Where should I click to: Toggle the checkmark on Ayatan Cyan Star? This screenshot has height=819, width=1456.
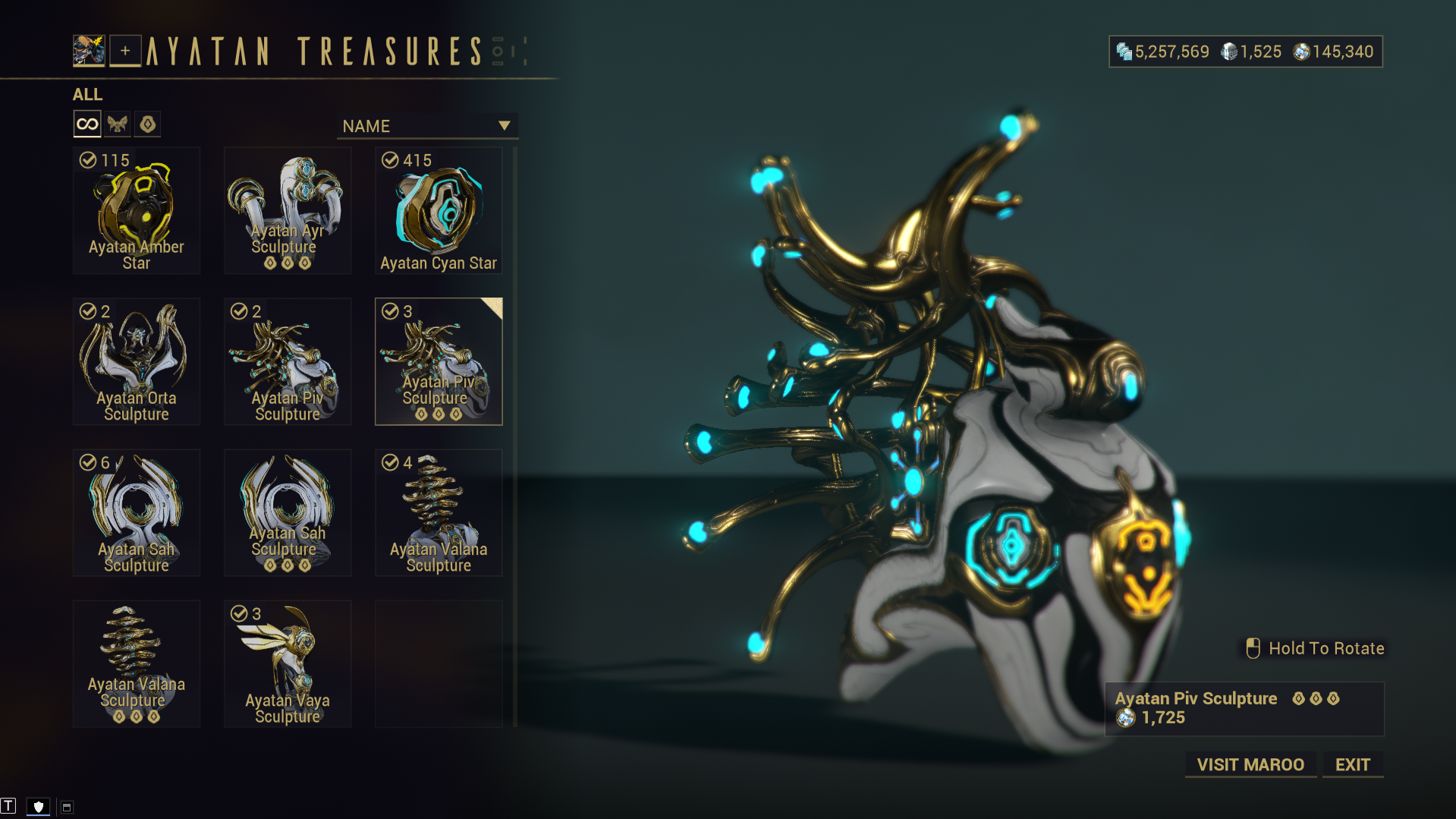tap(390, 159)
